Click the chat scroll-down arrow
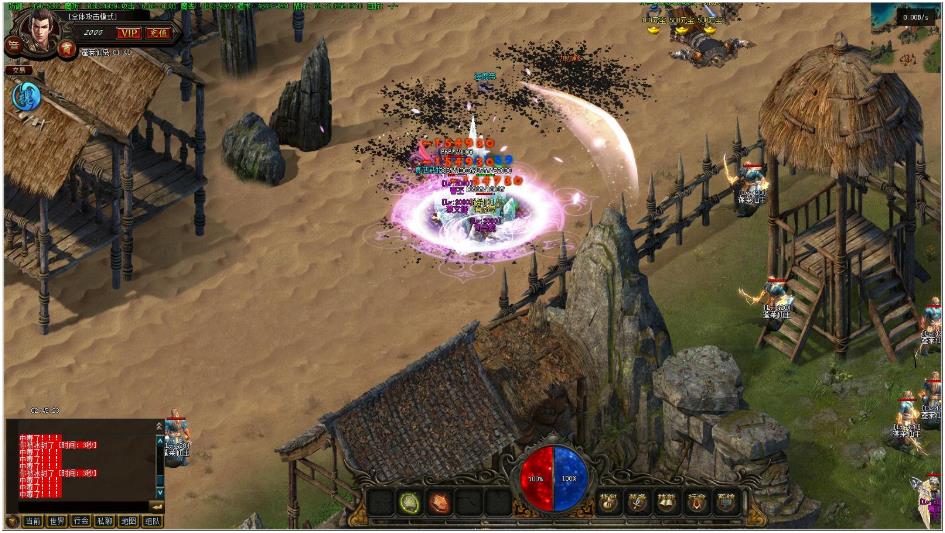The width and height of the screenshot is (945, 533). pyautogui.click(x=158, y=492)
